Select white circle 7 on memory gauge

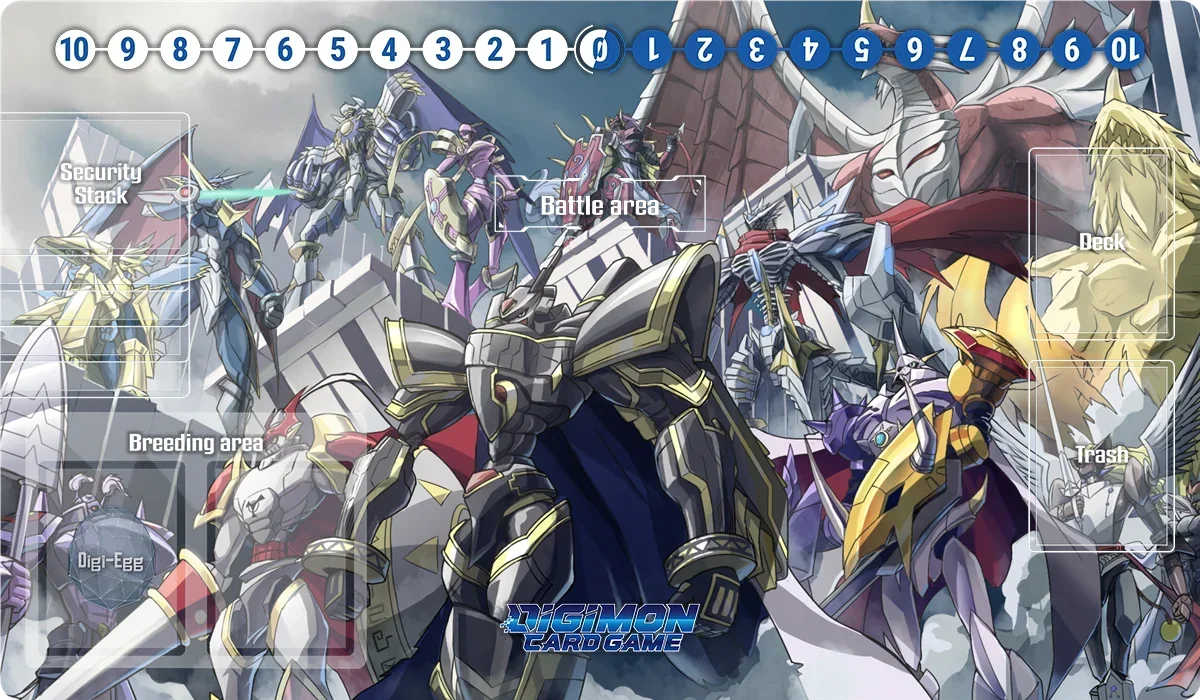coord(232,48)
